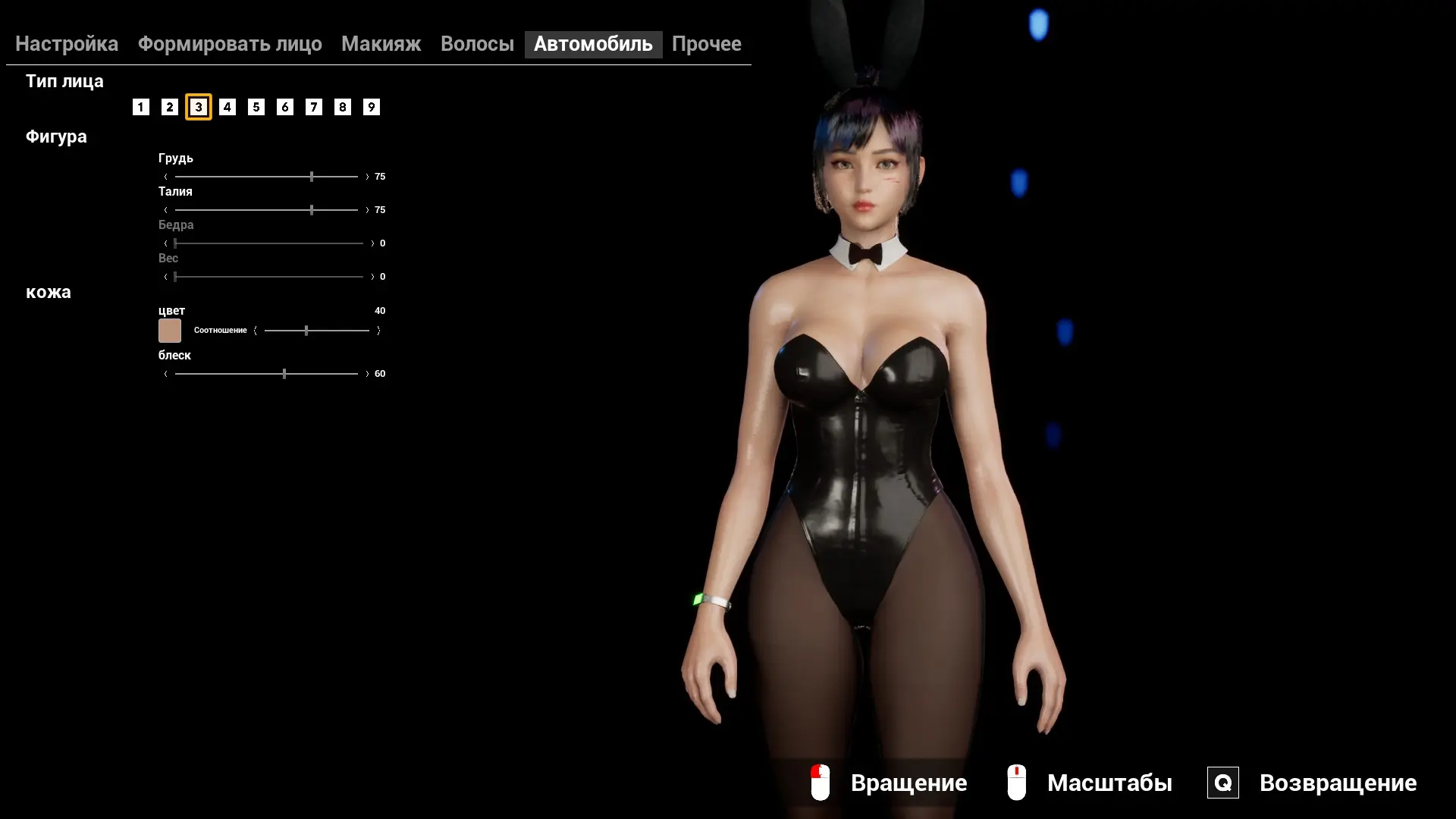Screen dimensions: 1456x819
Task: Click the Вес slider track
Action: pyautogui.click(x=269, y=277)
